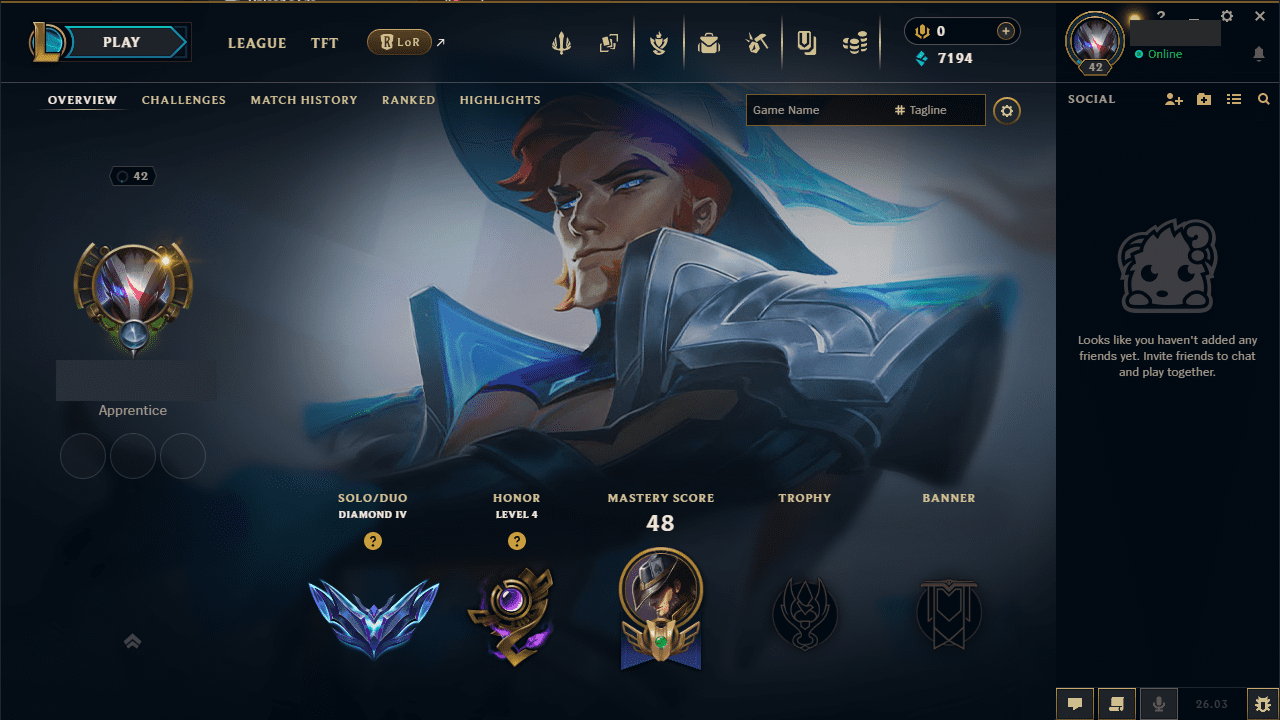The width and height of the screenshot is (1280, 720).
Task: Open Clash via the trident icon
Action: coord(562,43)
